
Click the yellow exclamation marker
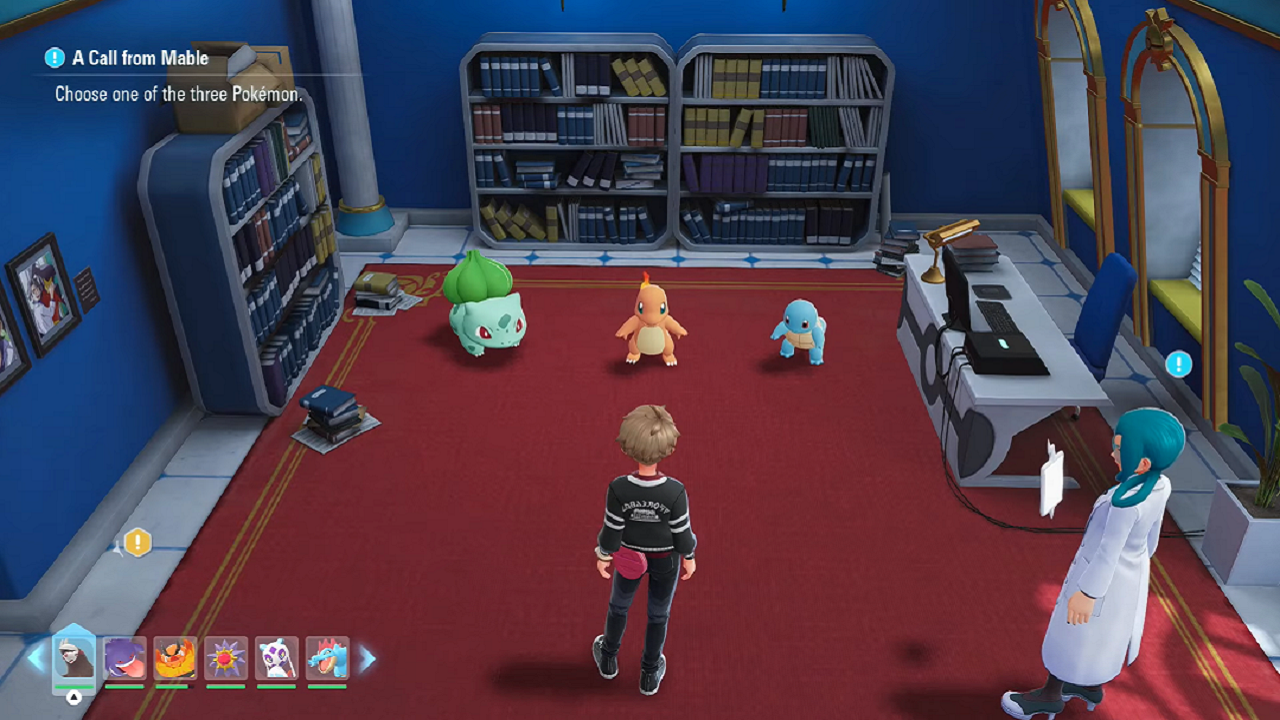click(x=137, y=543)
